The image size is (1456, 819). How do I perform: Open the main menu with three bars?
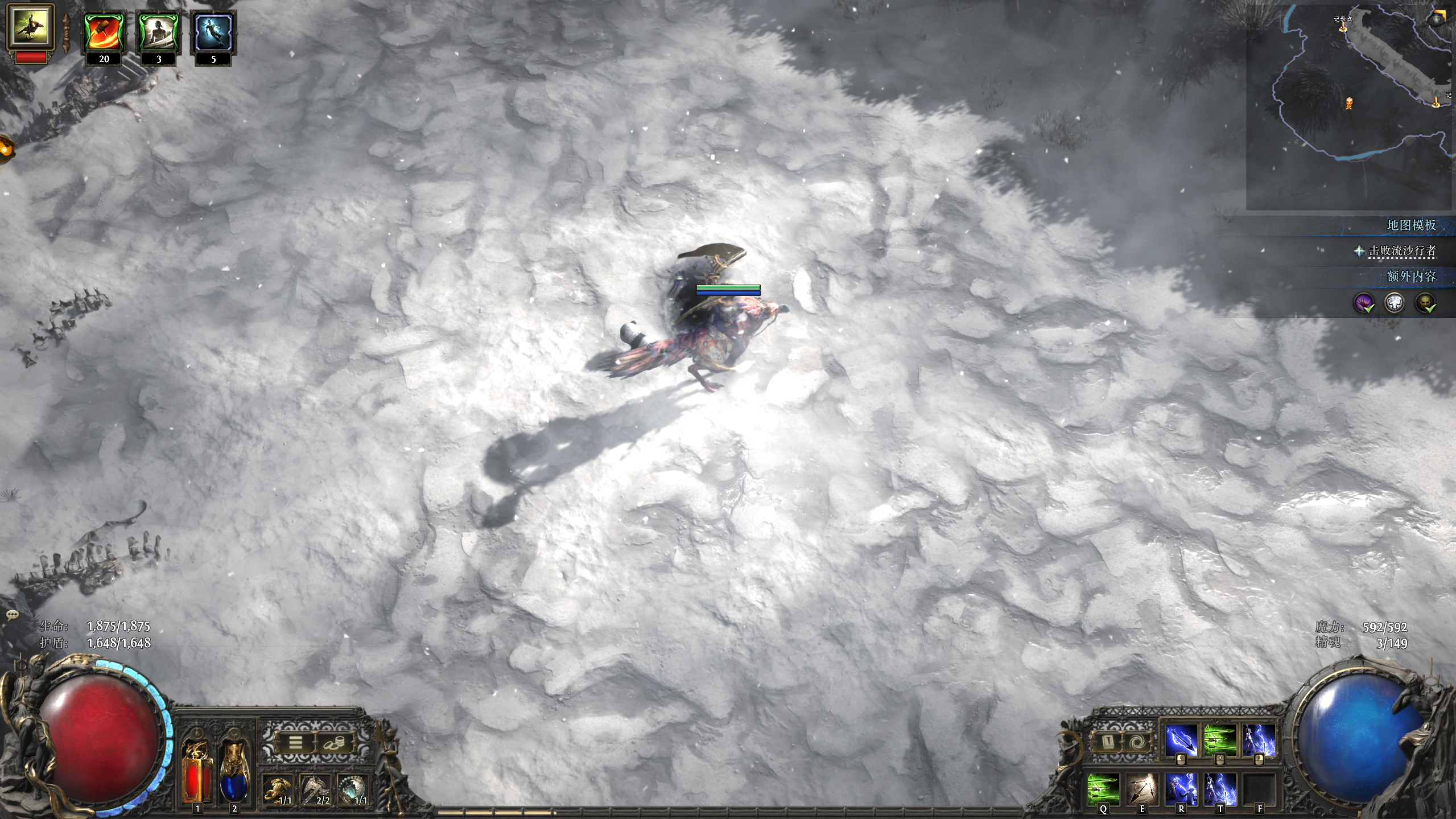[x=295, y=743]
